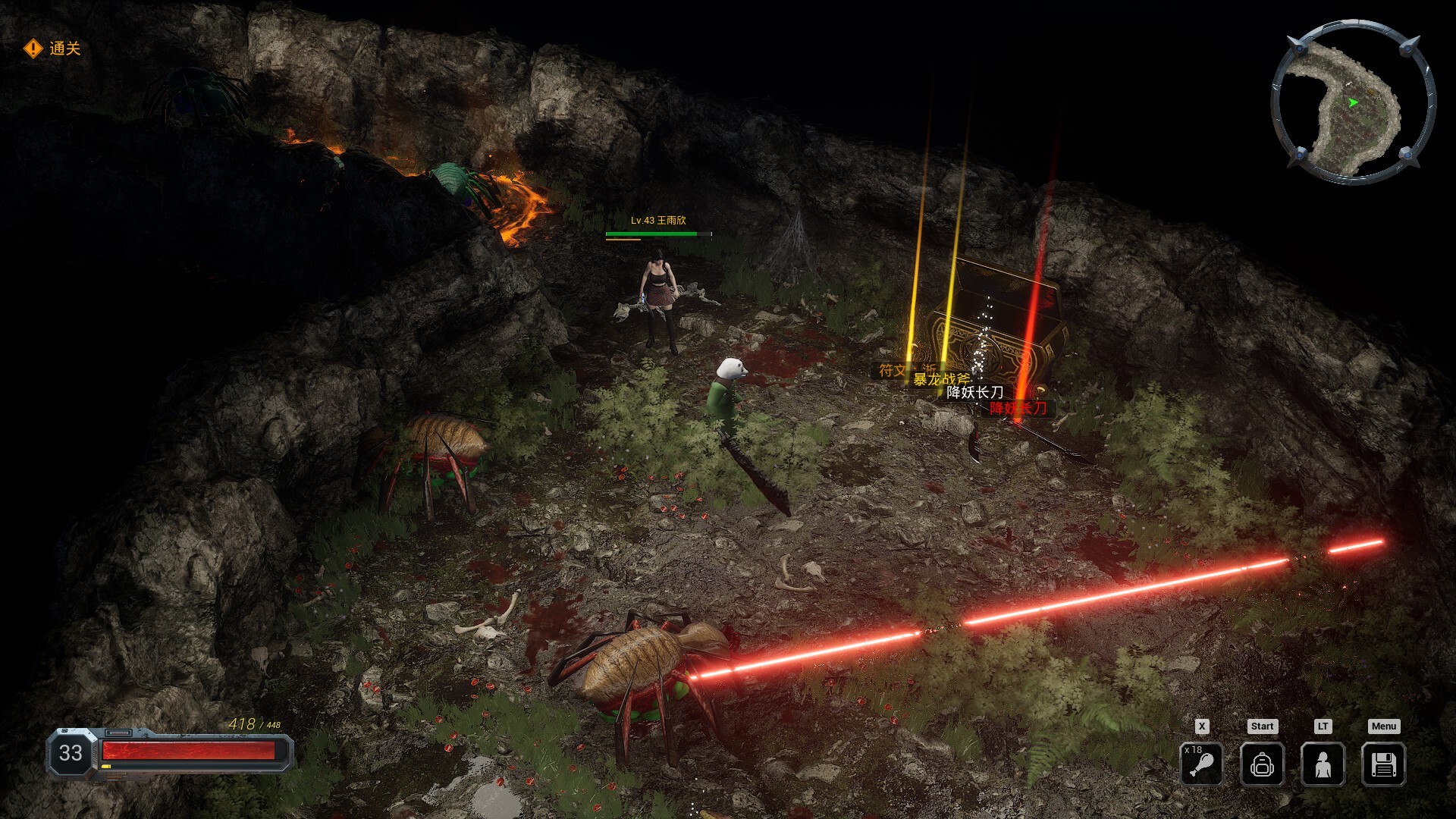Viewport: 1456px width, 819px height.
Task: Click the LT button prompt
Action: click(x=1322, y=726)
